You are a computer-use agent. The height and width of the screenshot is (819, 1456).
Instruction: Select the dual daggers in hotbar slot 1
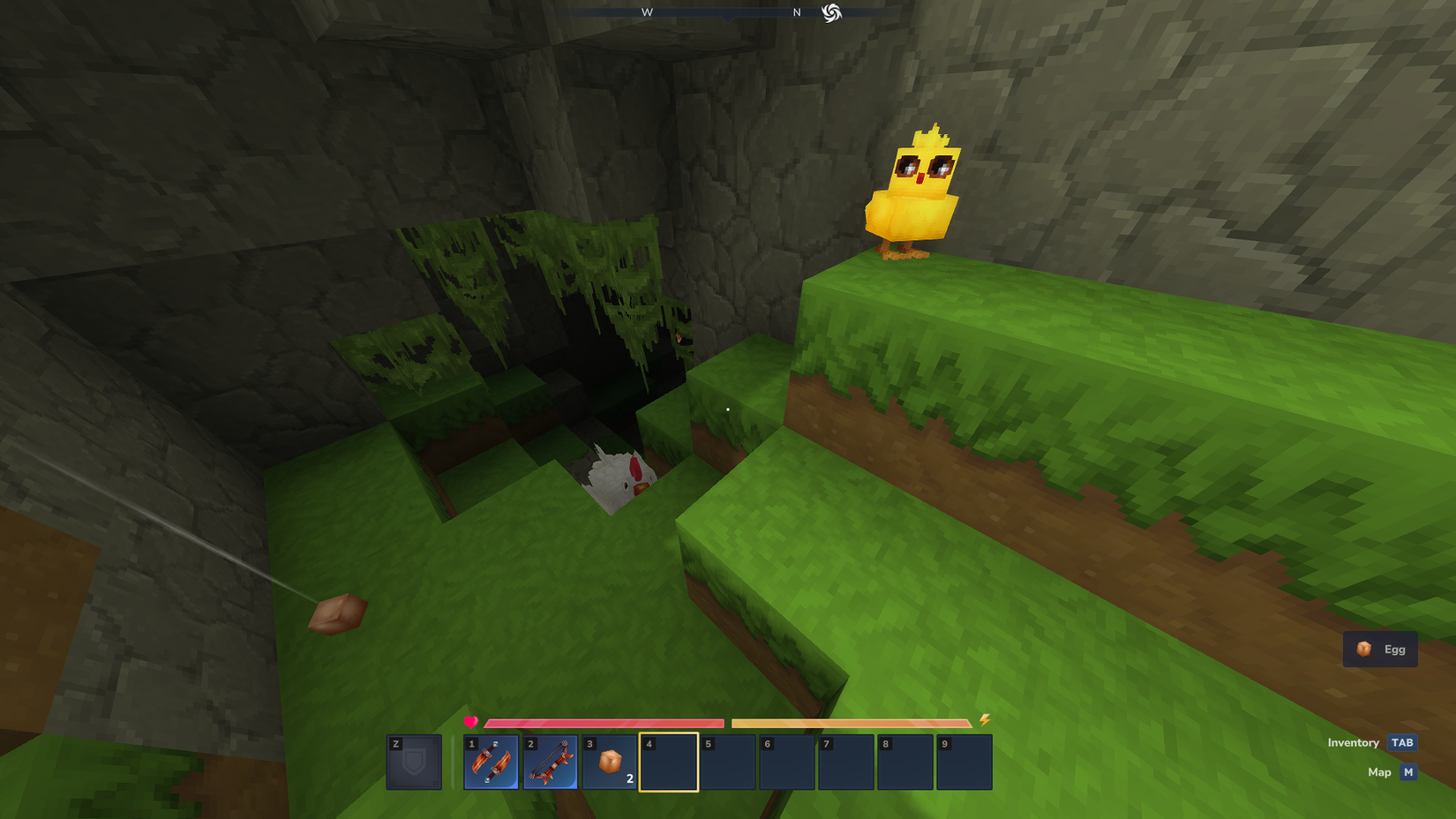492,762
